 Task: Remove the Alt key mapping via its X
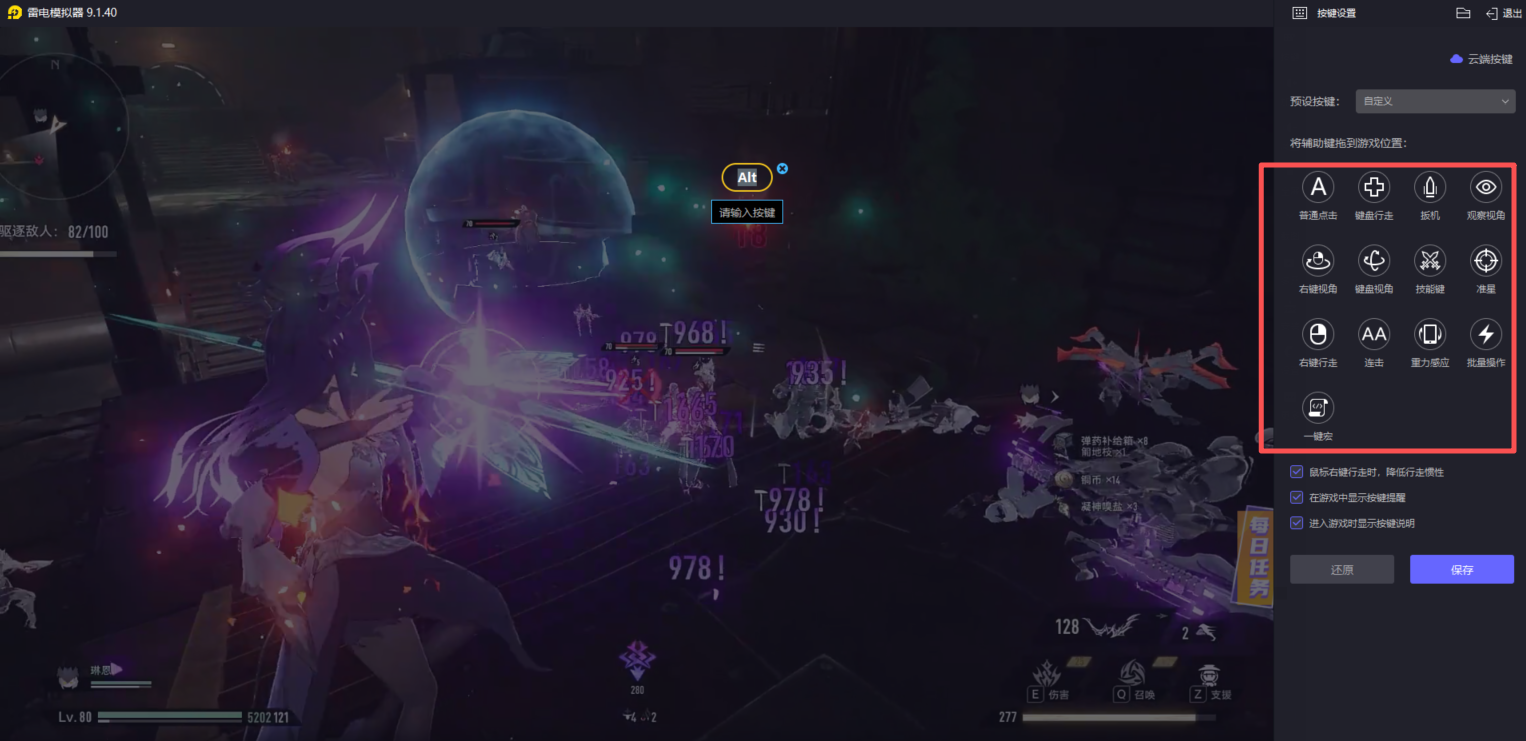pyautogui.click(x=781, y=169)
